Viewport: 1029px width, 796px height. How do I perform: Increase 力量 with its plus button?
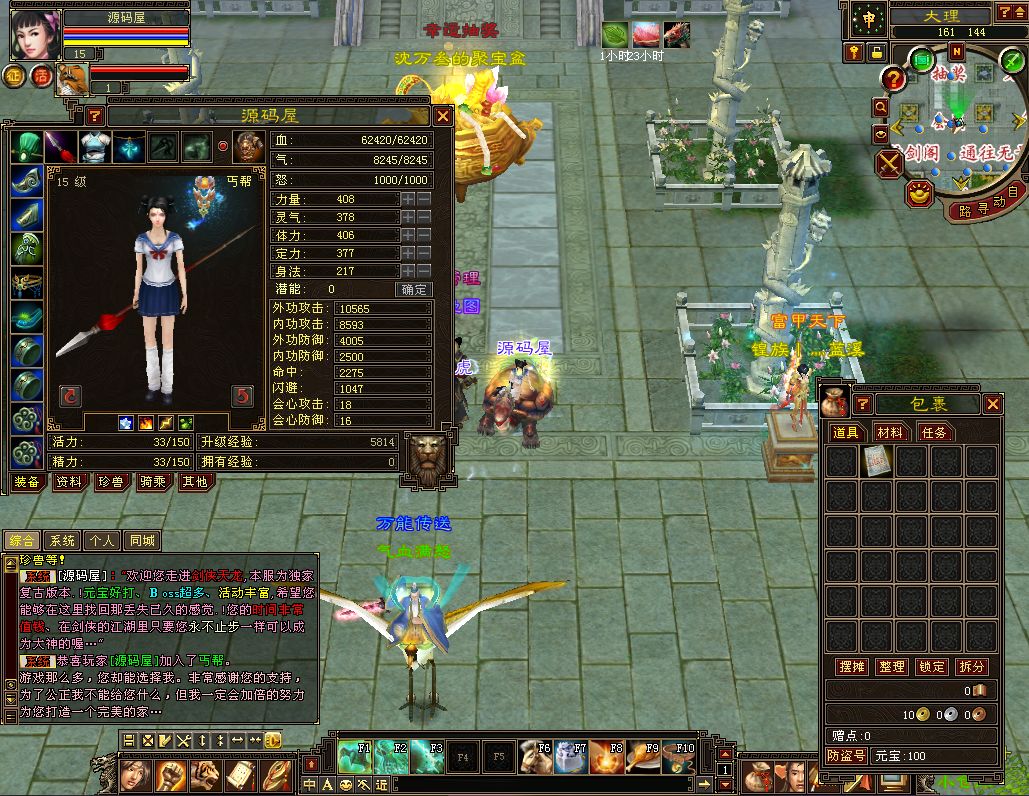click(408, 199)
